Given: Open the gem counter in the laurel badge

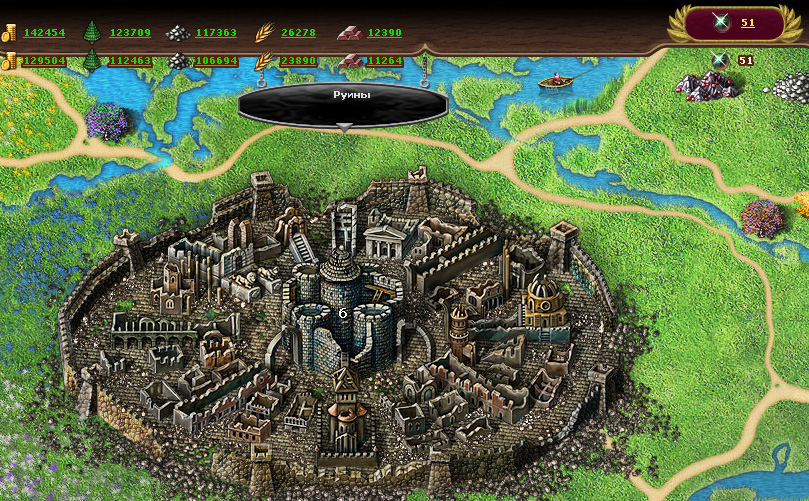Looking at the screenshot, I should tap(748, 23).
